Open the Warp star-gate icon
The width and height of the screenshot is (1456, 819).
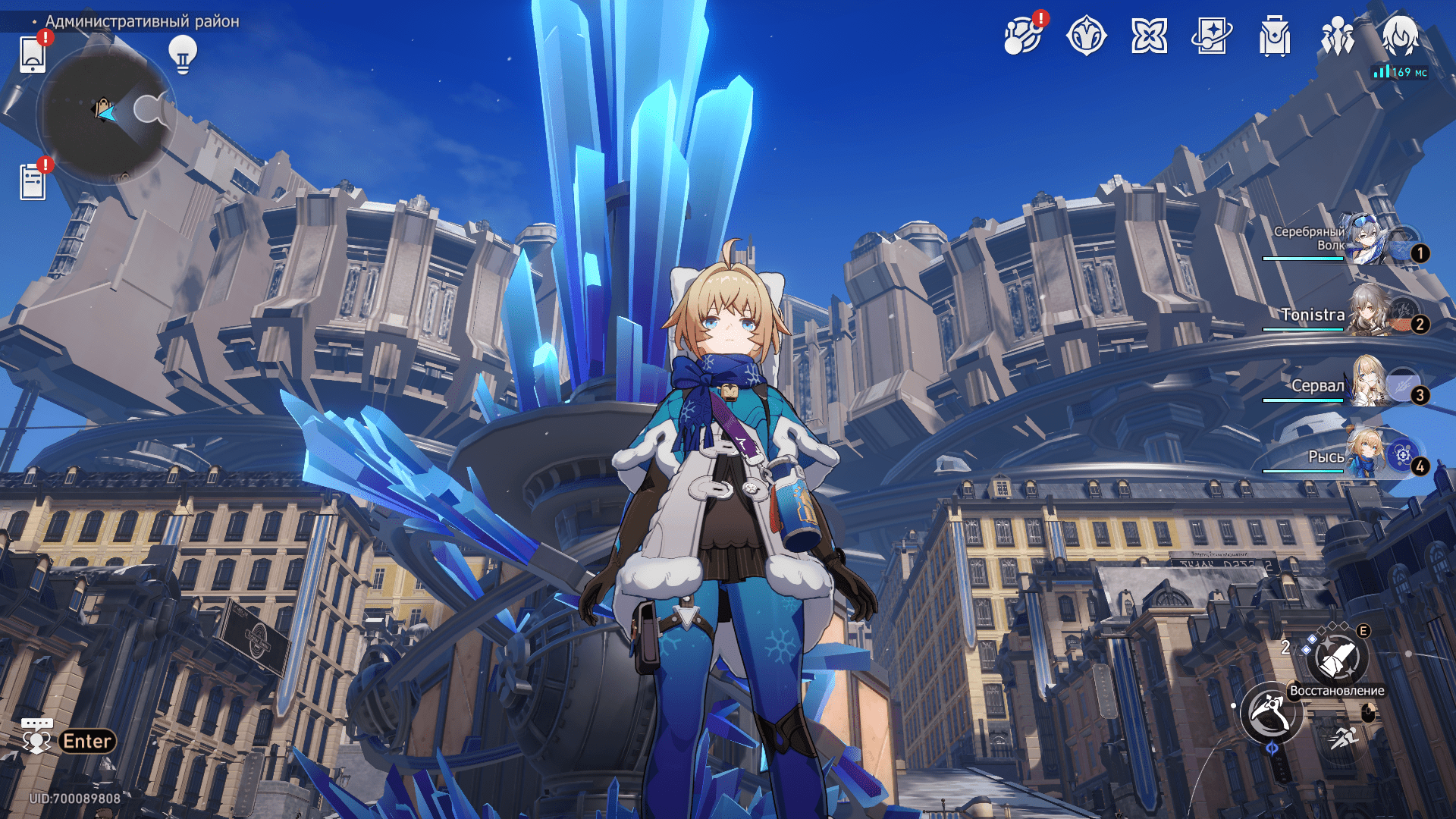tap(1086, 36)
